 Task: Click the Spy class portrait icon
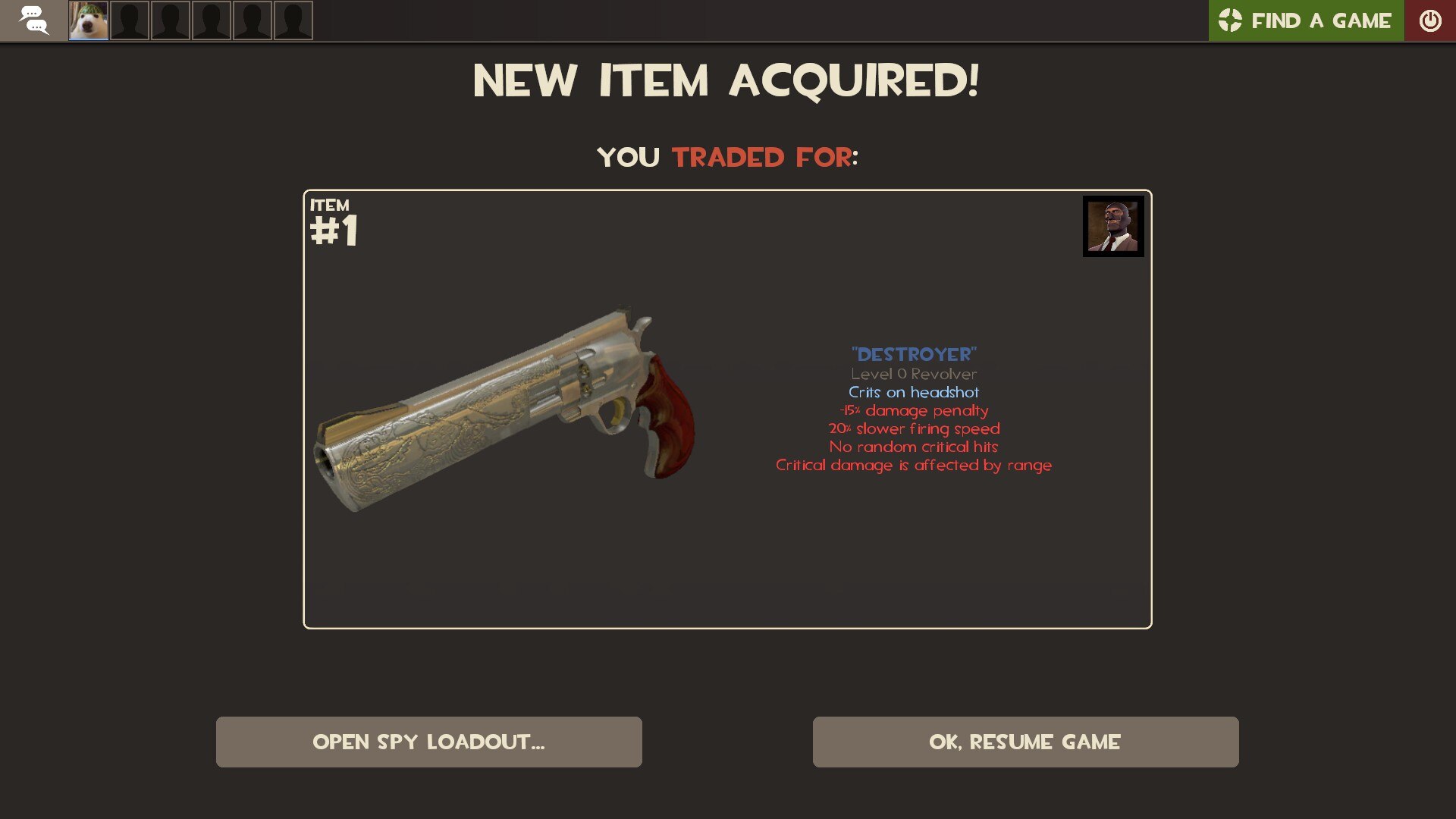[1112, 227]
